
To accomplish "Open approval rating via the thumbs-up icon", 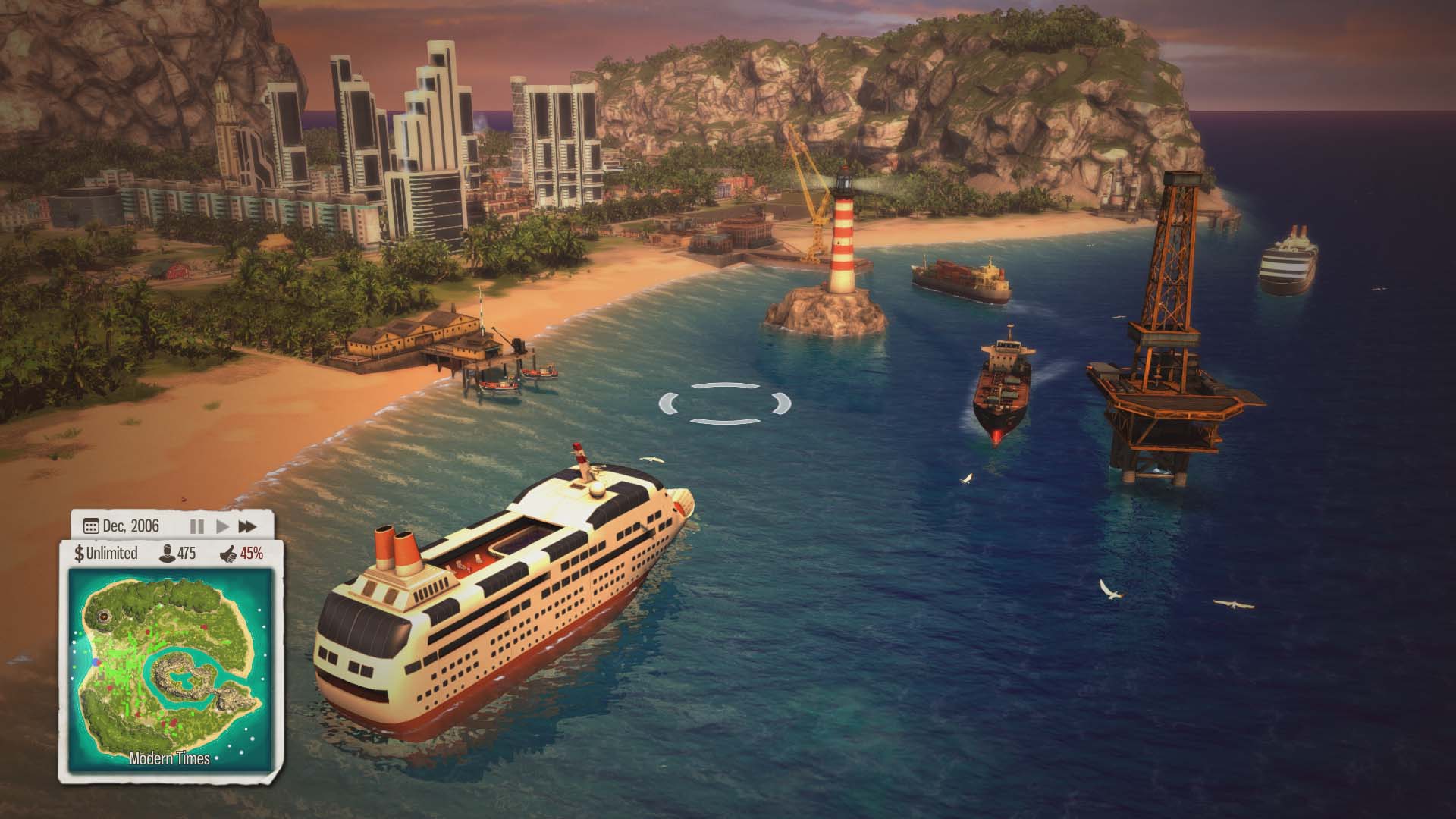I will pyautogui.click(x=227, y=554).
